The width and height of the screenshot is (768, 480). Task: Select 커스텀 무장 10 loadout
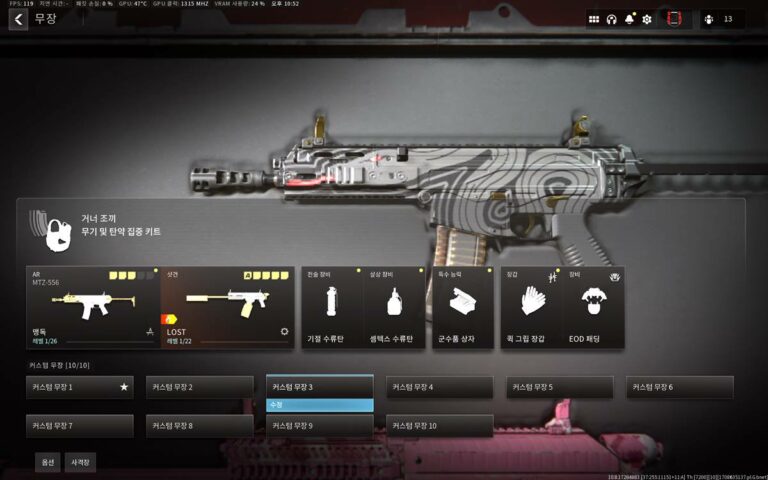[x=440, y=426]
